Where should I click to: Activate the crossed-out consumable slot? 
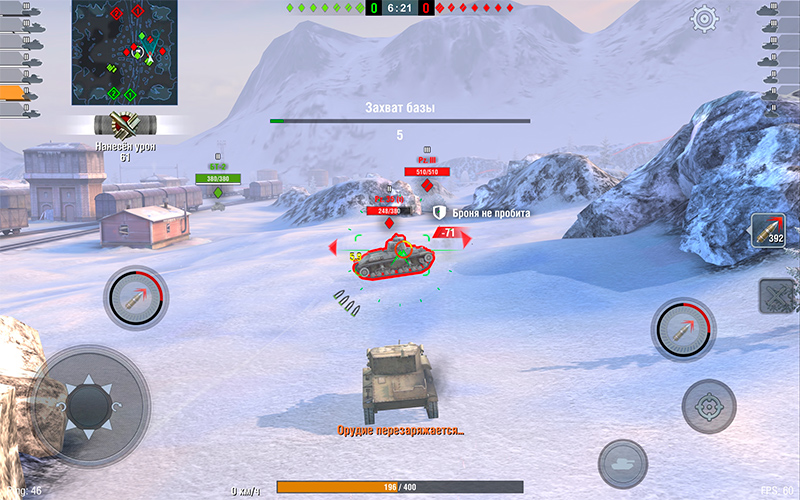pyautogui.click(x=776, y=296)
